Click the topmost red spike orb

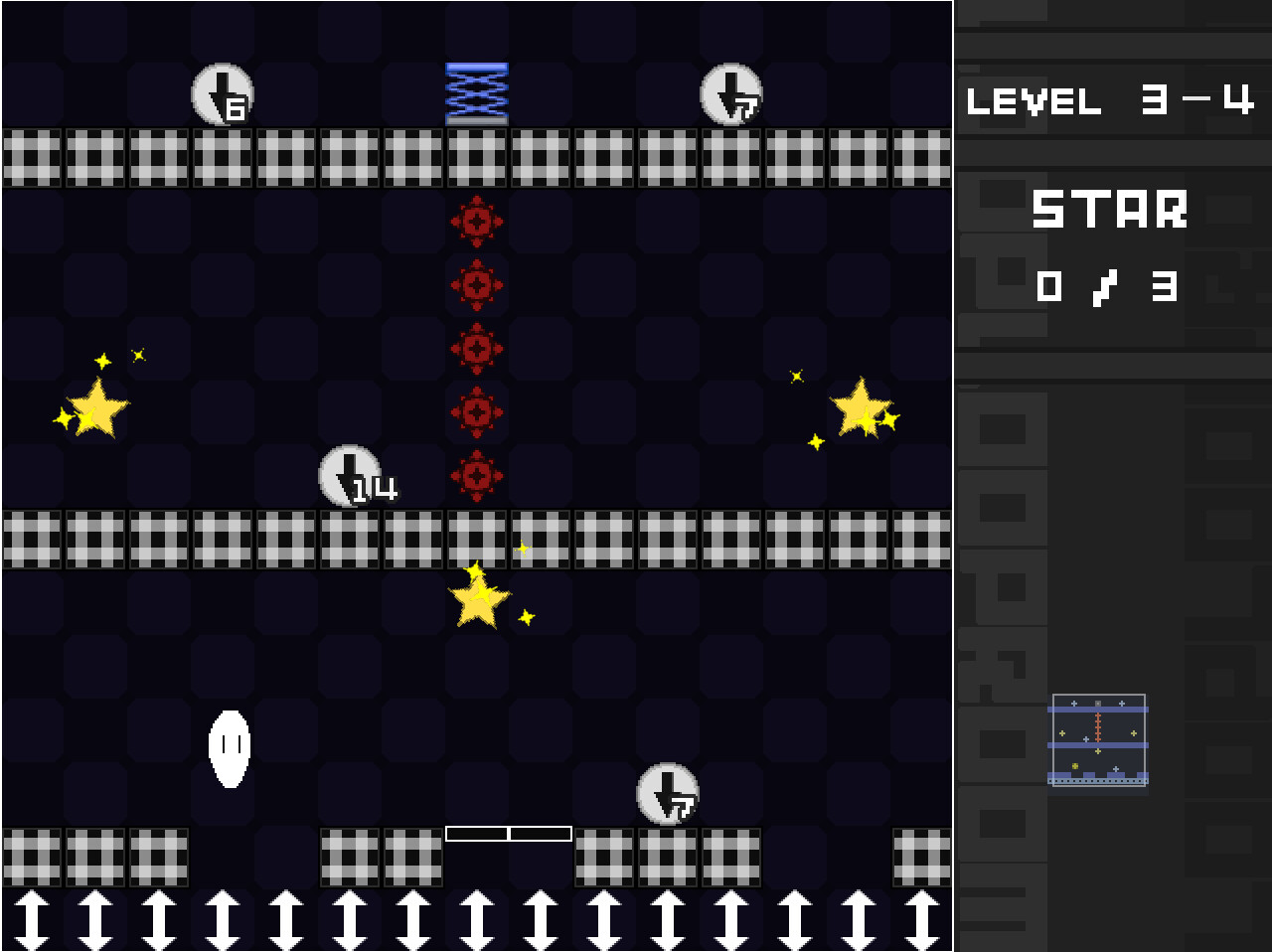click(477, 221)
